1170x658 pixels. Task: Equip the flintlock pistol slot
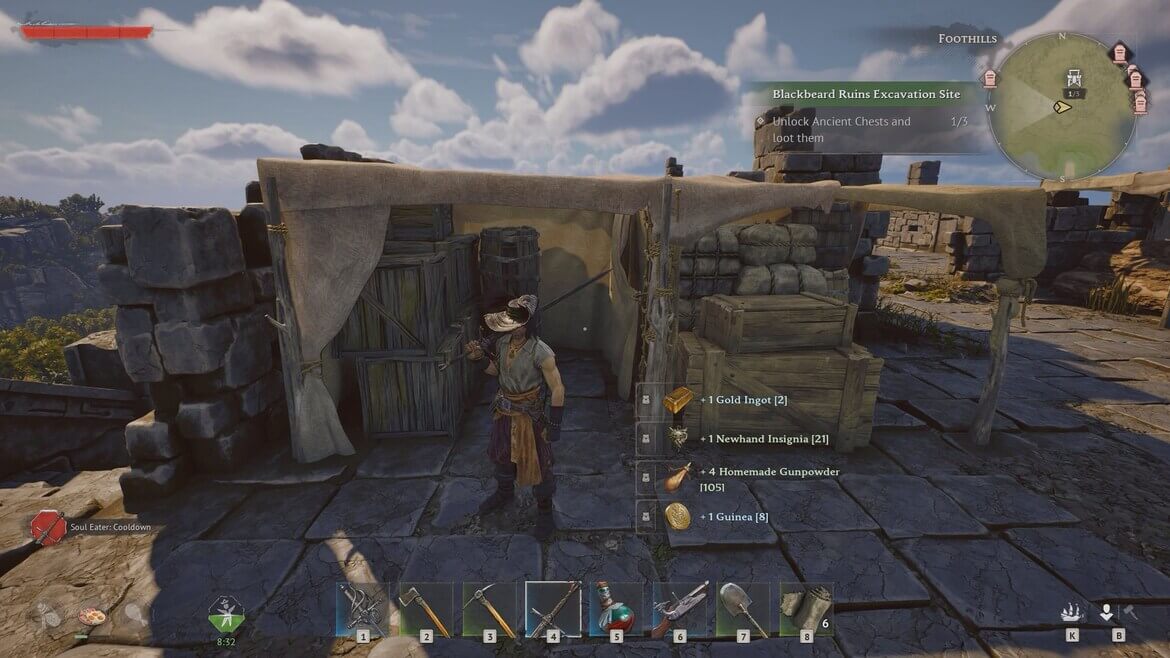coord(680,609)
